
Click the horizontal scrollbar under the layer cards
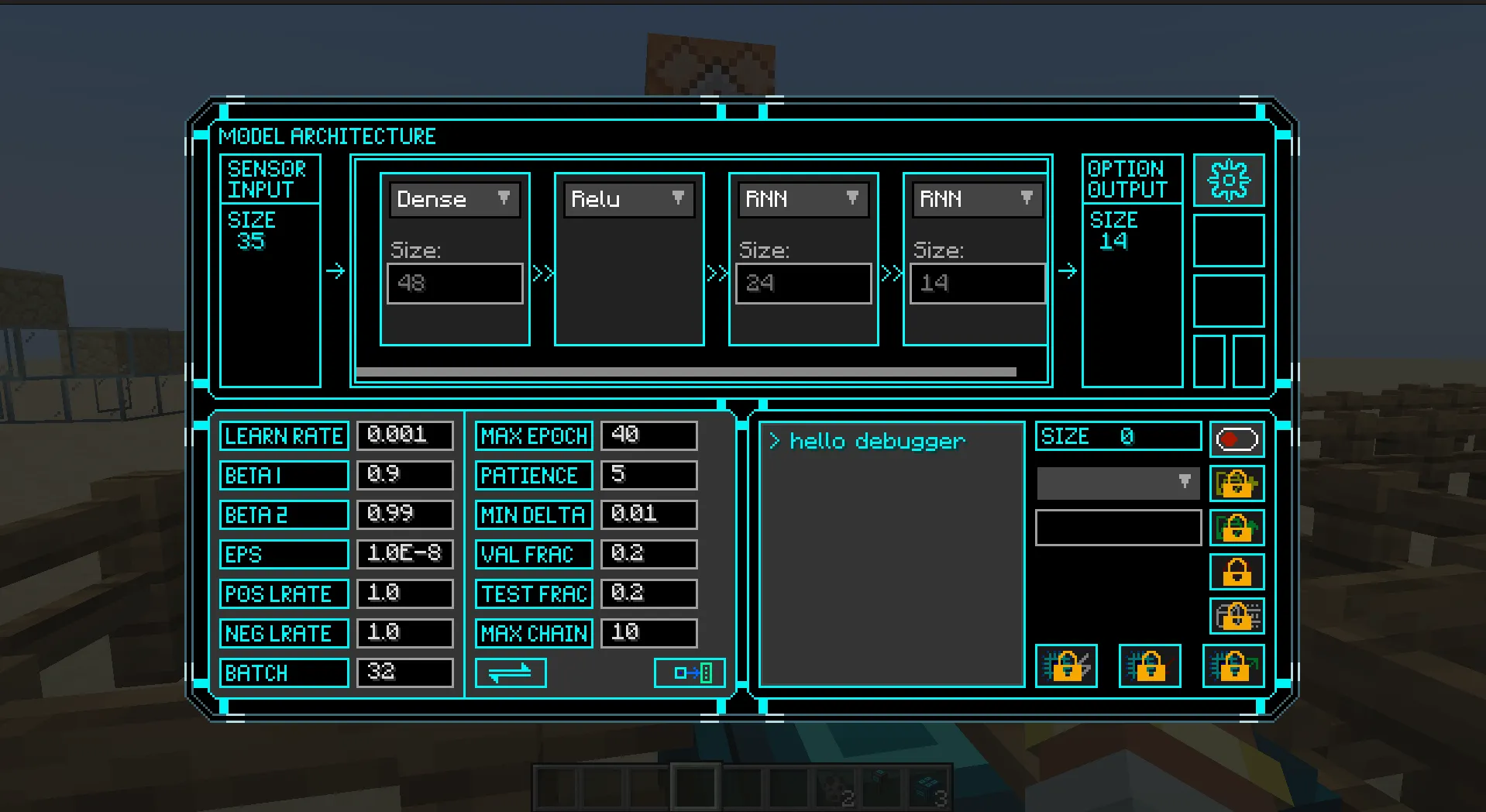[686, 370]
